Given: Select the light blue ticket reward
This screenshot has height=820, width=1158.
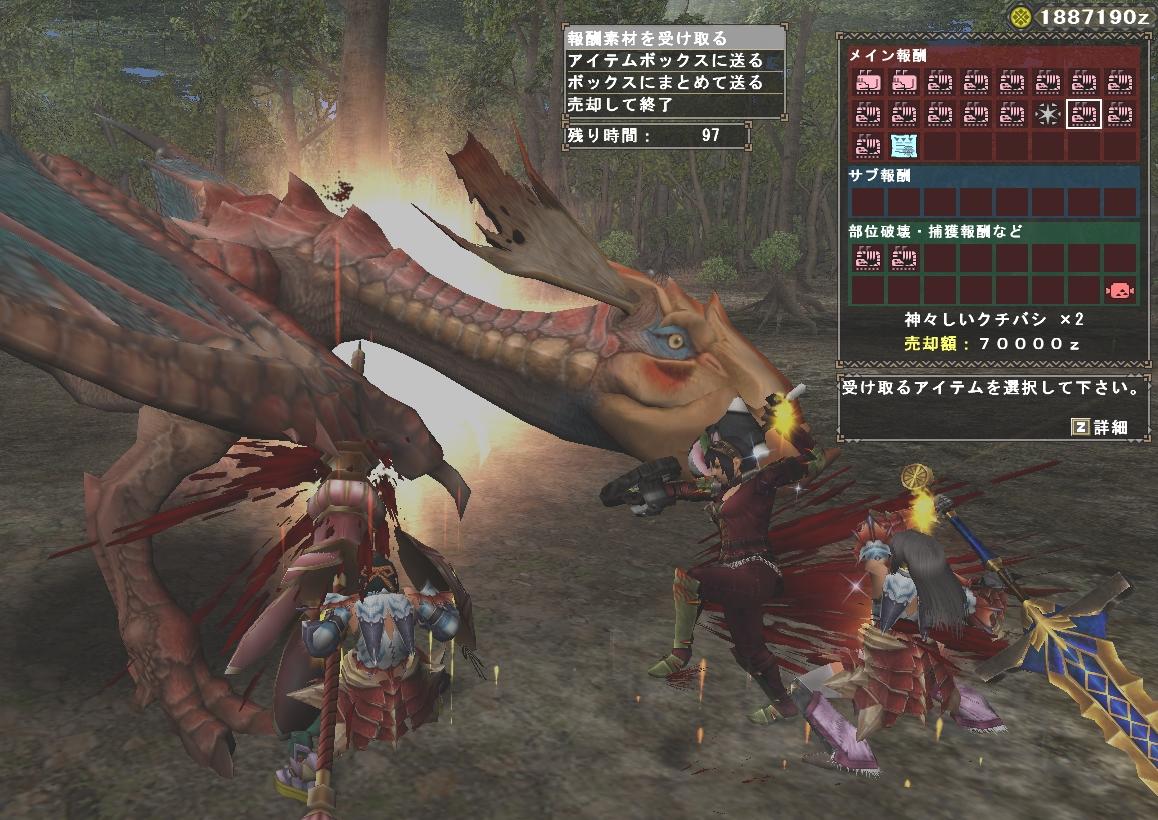Looking at the screenshot, I should 903,147.
